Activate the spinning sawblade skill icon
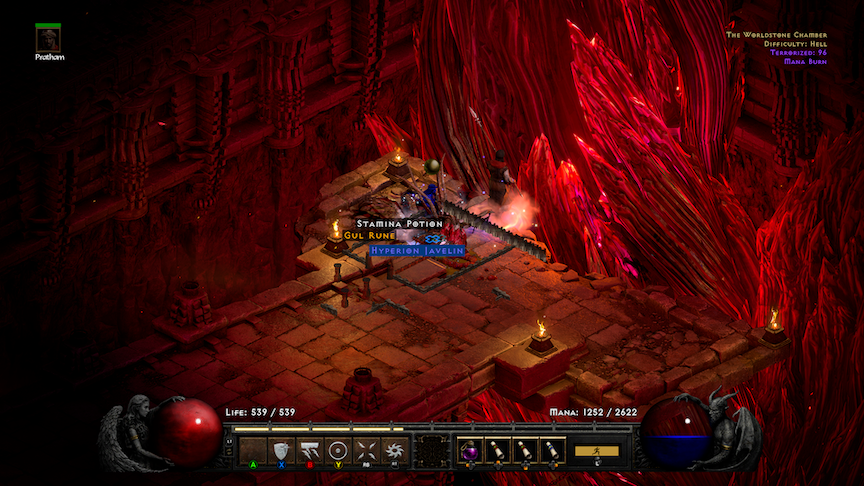The height and width of the screenshot is (486, 864). pyautogui.click(x=393, y=451)
